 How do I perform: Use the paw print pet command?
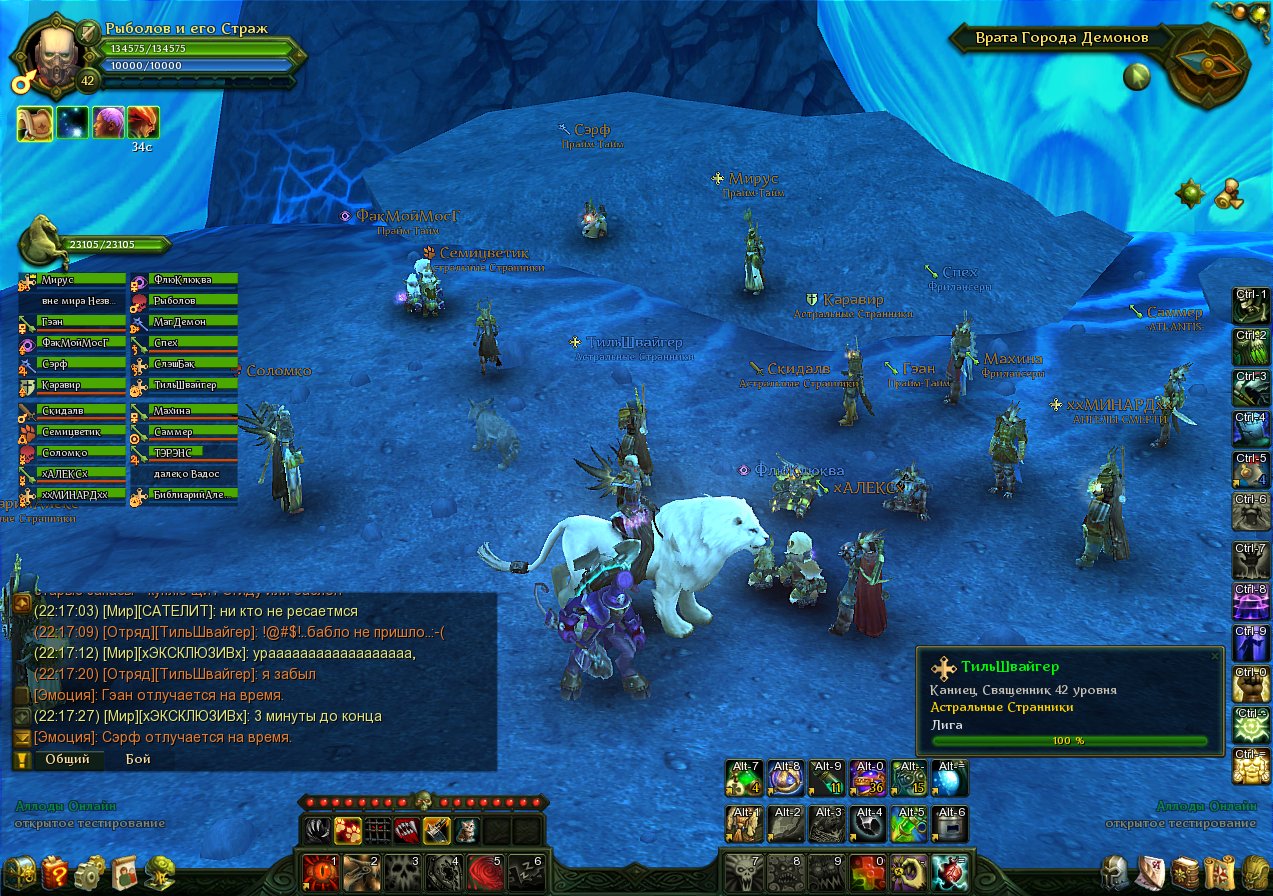(347, 830)
